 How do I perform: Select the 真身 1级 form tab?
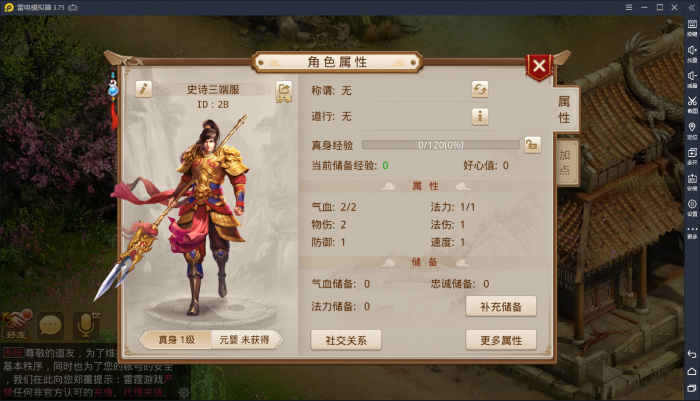pyautogui.click(x=180, y=339)
